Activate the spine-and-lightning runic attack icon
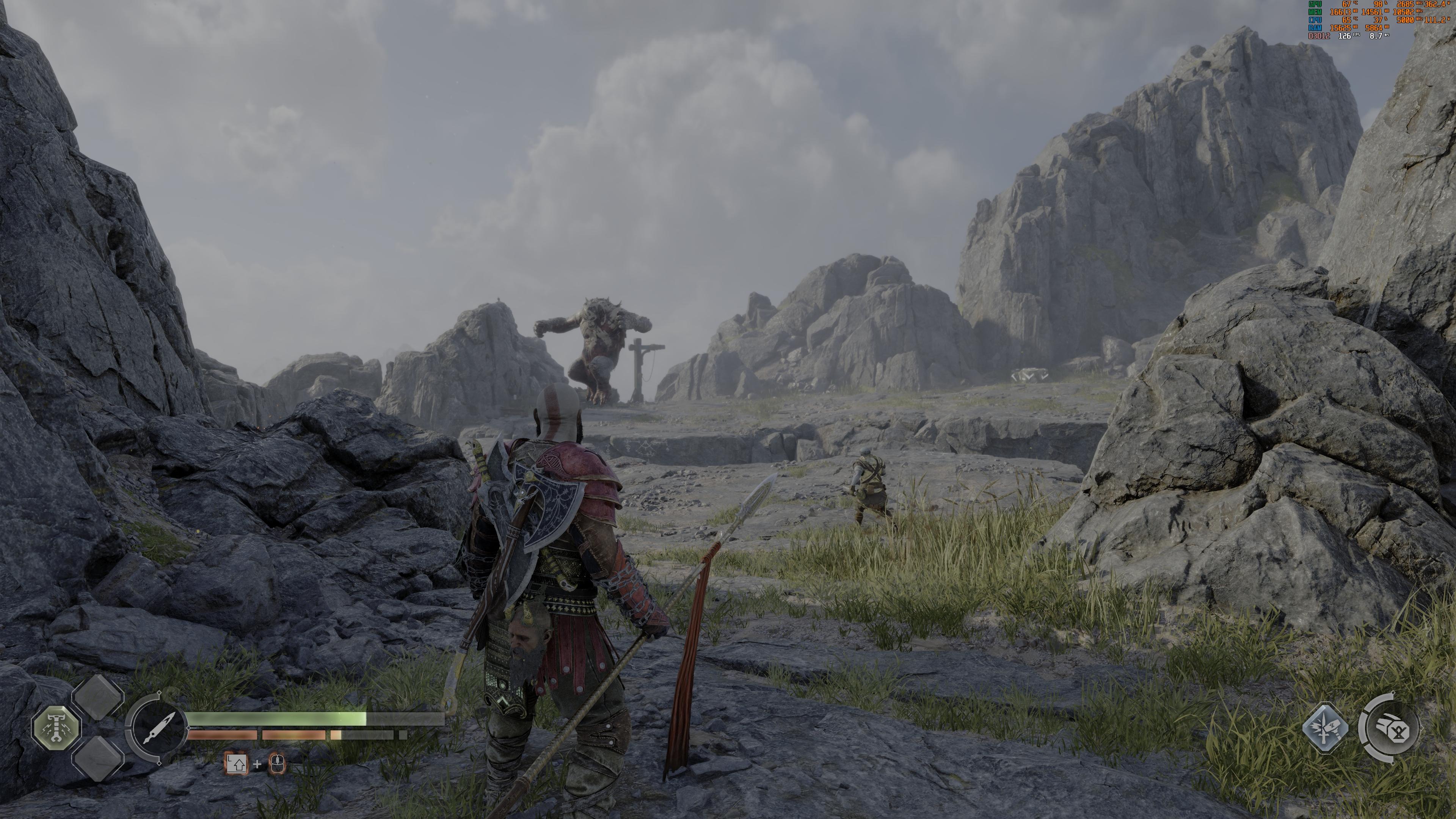1456x819 pixels. coord(56,729)
